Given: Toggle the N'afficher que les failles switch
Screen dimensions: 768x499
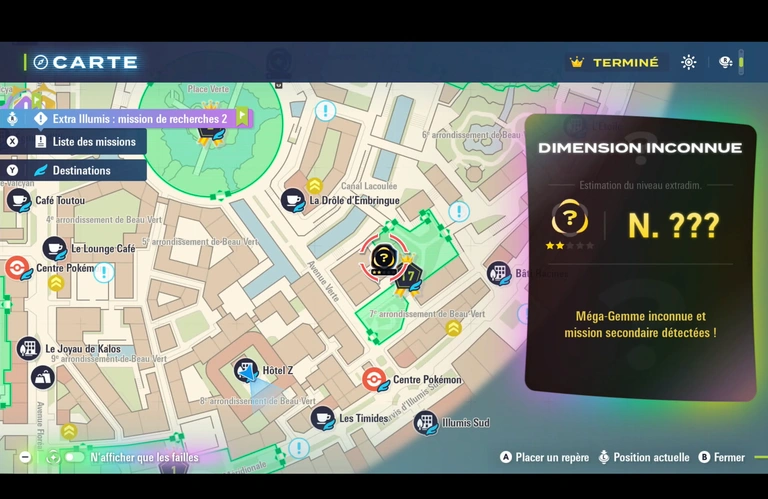Looking at the screenshot, I should coord(74,457).
